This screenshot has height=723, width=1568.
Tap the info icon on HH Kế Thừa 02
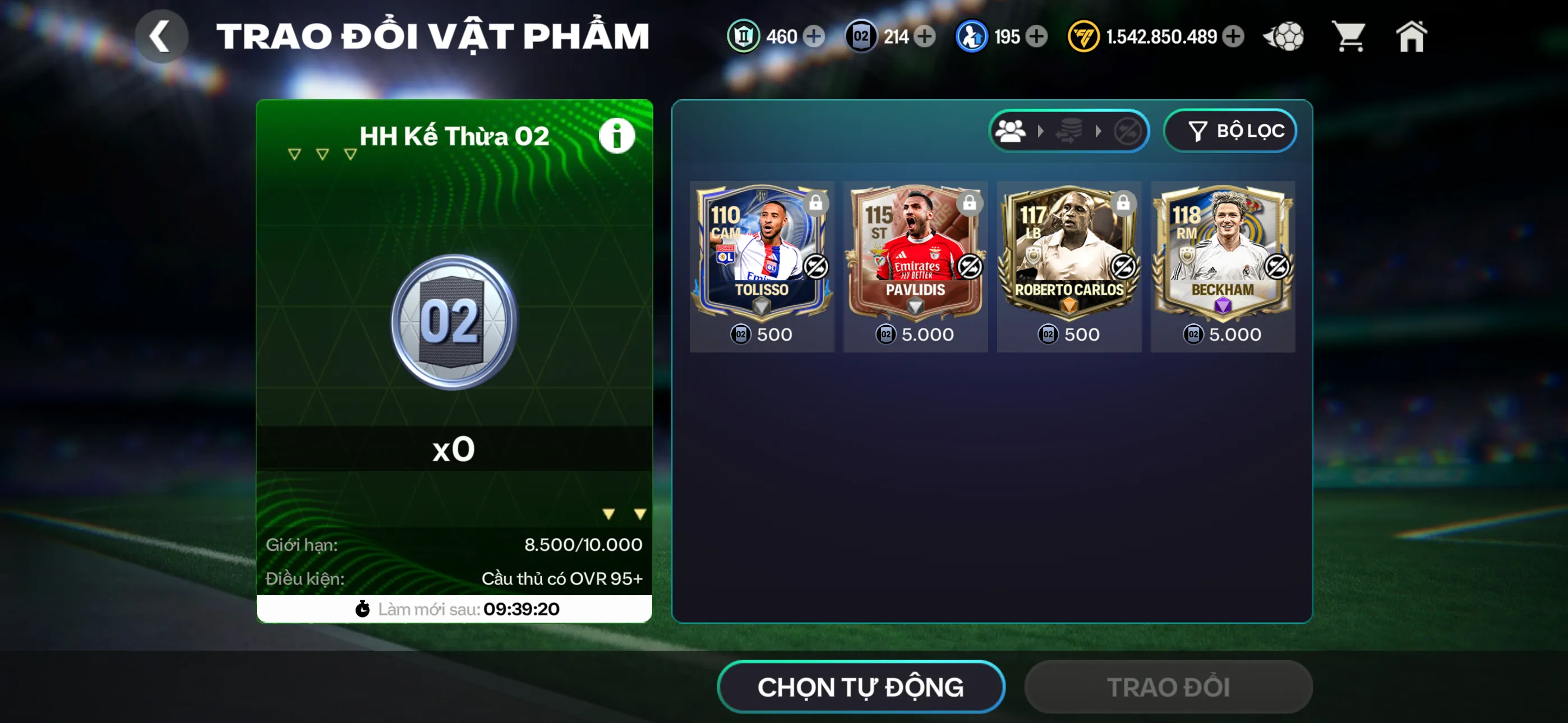pyautogui.click(x=616, y=135)
